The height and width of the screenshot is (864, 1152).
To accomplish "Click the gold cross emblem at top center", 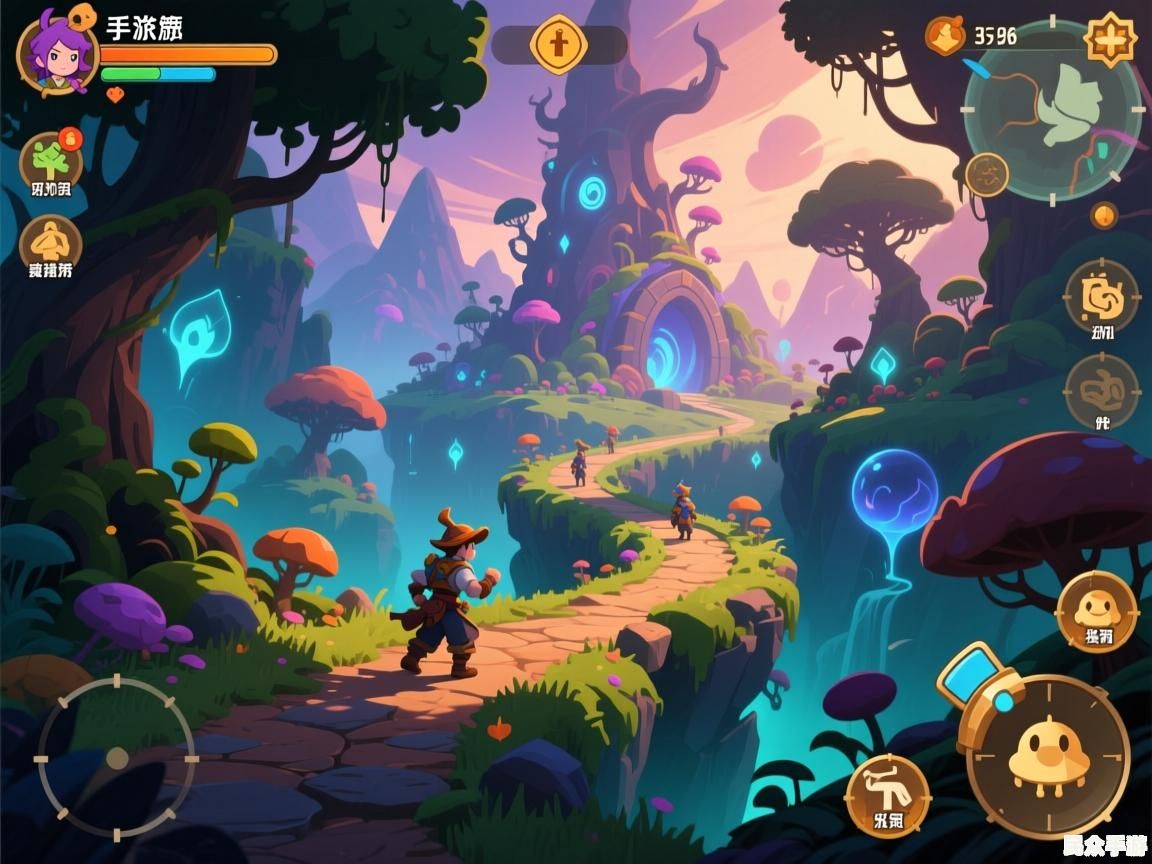I will [x=558, y=44].
